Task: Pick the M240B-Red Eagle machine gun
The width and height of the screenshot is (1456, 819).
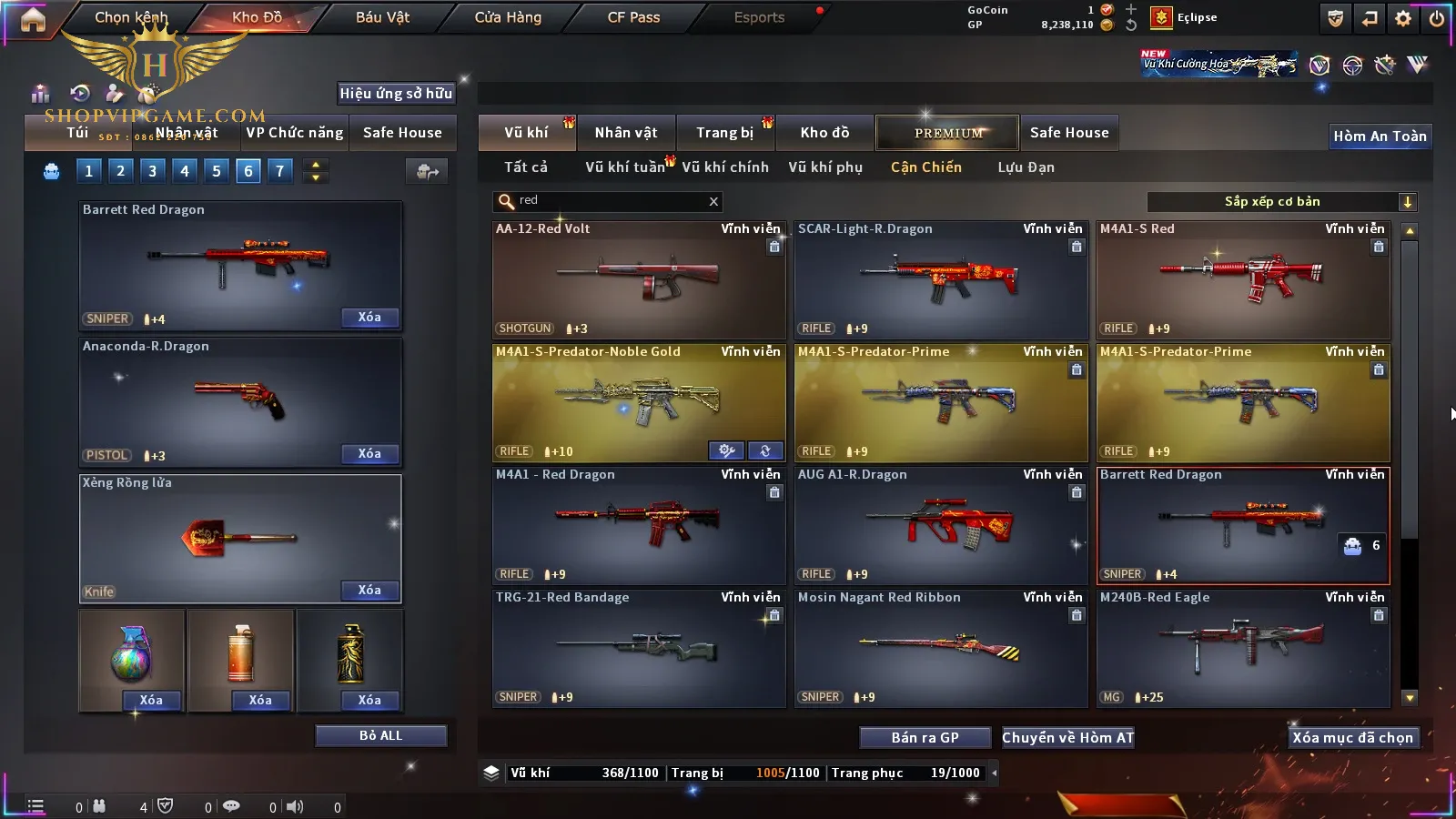Action: [x=1243, y=648]
